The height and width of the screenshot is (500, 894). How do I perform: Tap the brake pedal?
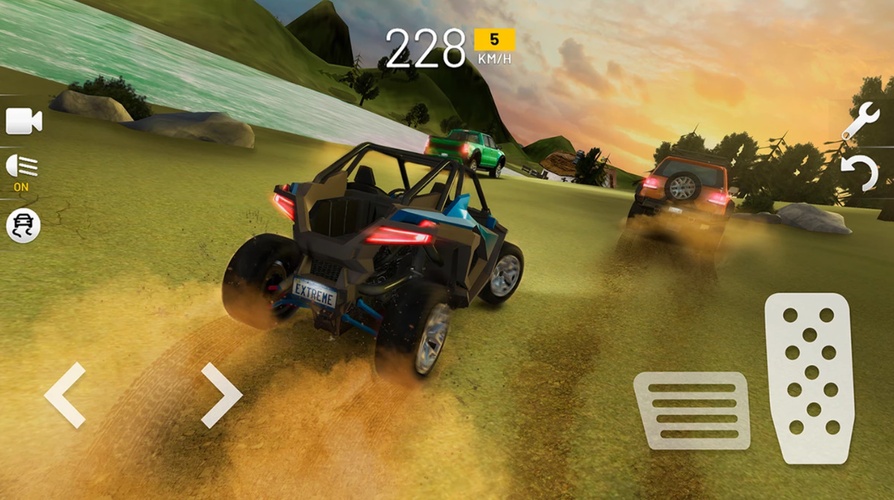point(691,410)
